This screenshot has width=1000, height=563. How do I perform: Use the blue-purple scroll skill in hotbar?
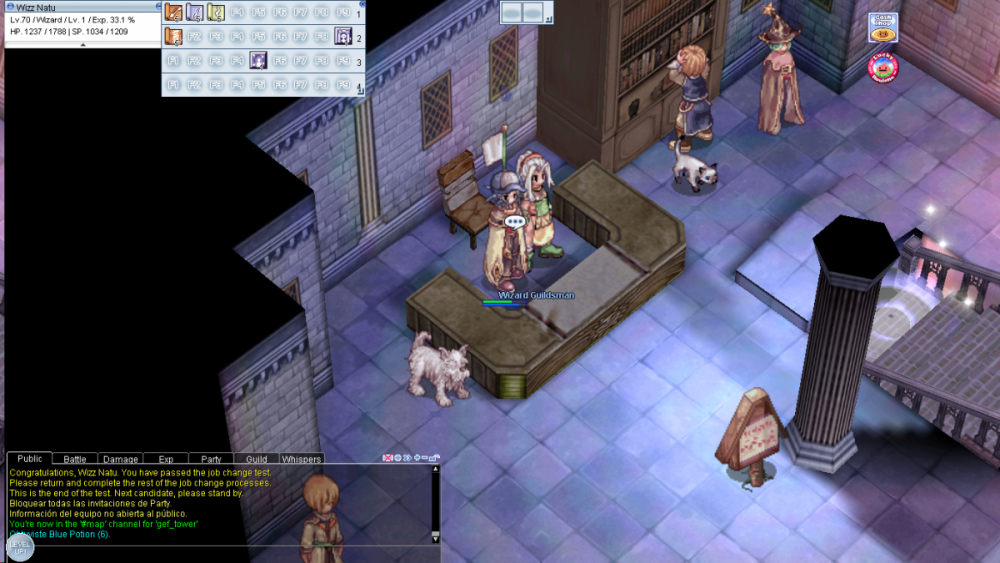point(194,13)
